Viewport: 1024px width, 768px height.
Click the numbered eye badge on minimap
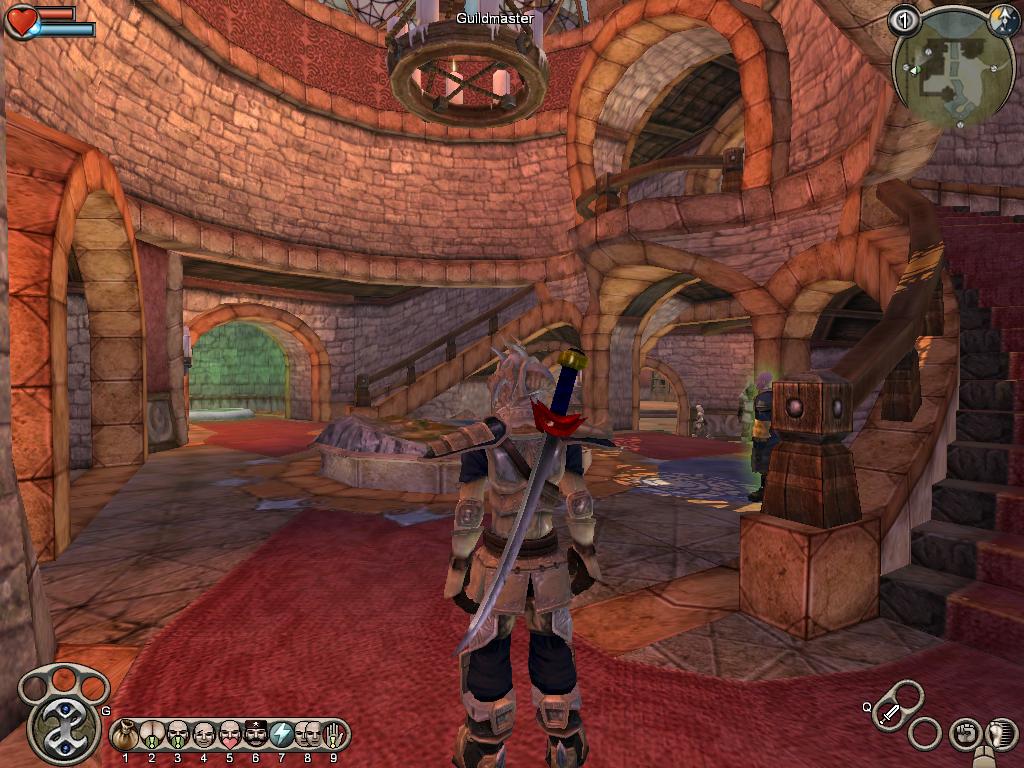903,21
